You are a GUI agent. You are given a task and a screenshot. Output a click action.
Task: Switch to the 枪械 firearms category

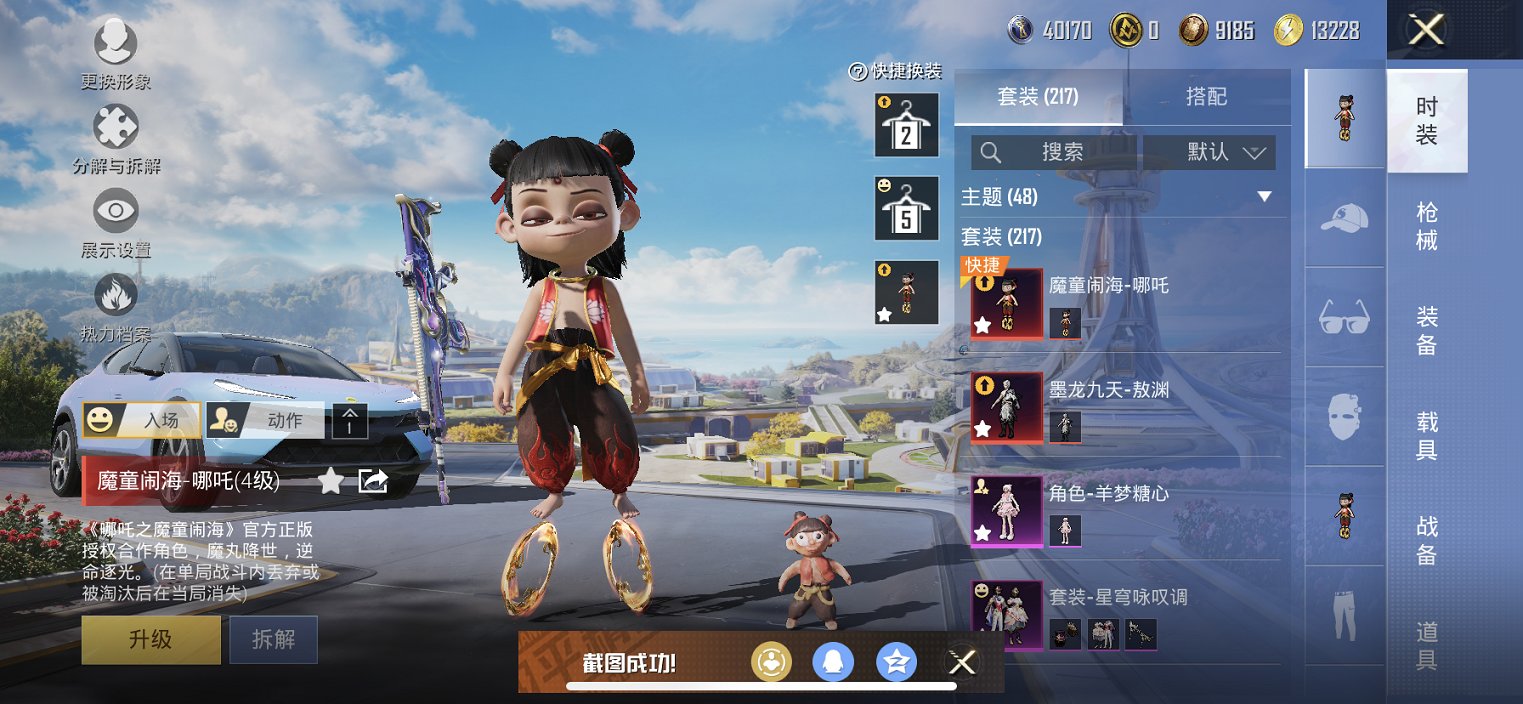pyautogui.click(x=1427, y=226)
